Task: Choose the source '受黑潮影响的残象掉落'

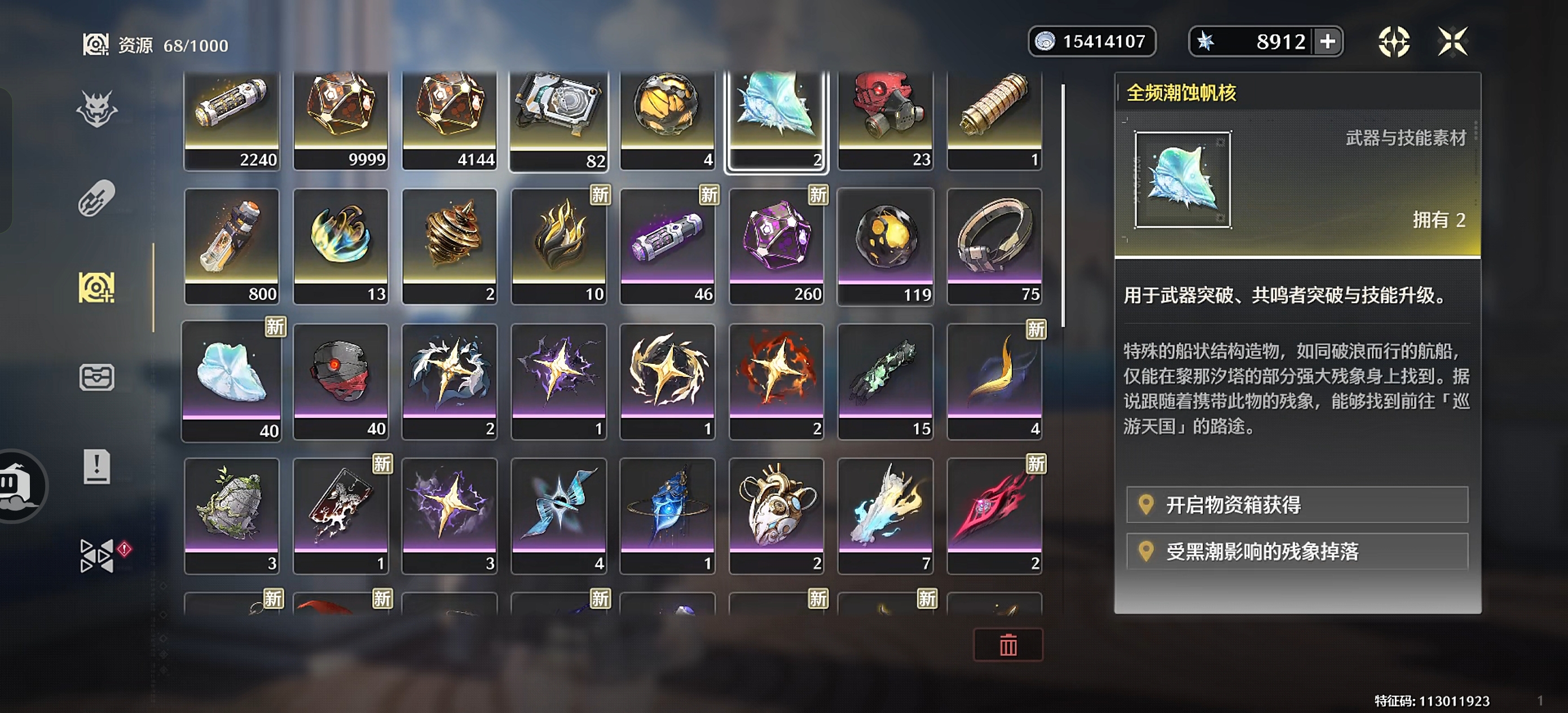Action: pos(1297,552)
